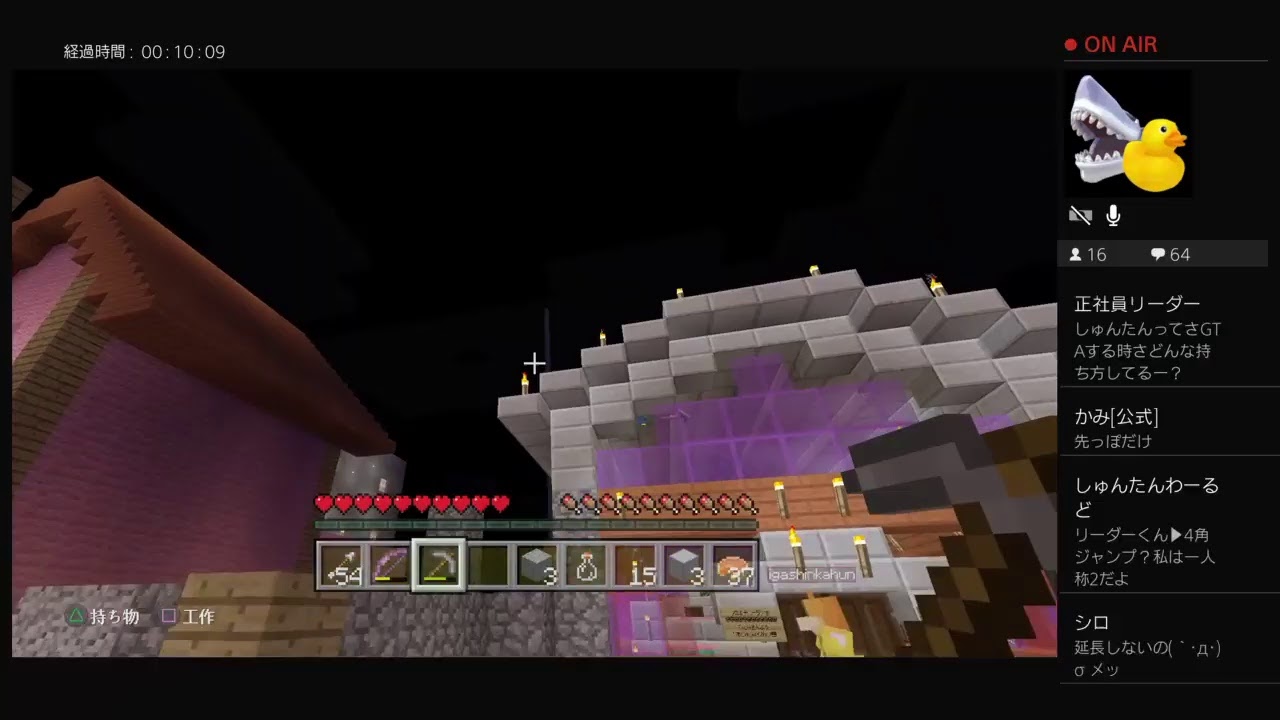
Task: Mute the microphone icon
Action: point(1112,215)
